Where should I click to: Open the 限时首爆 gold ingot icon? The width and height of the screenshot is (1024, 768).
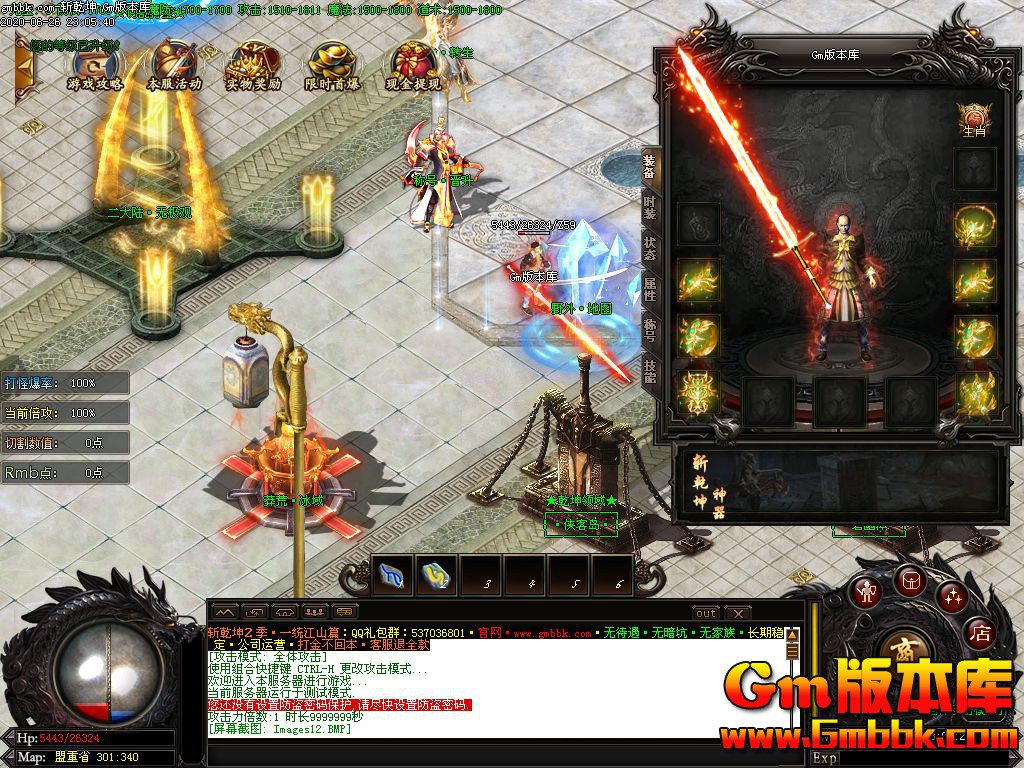[333, 64]
